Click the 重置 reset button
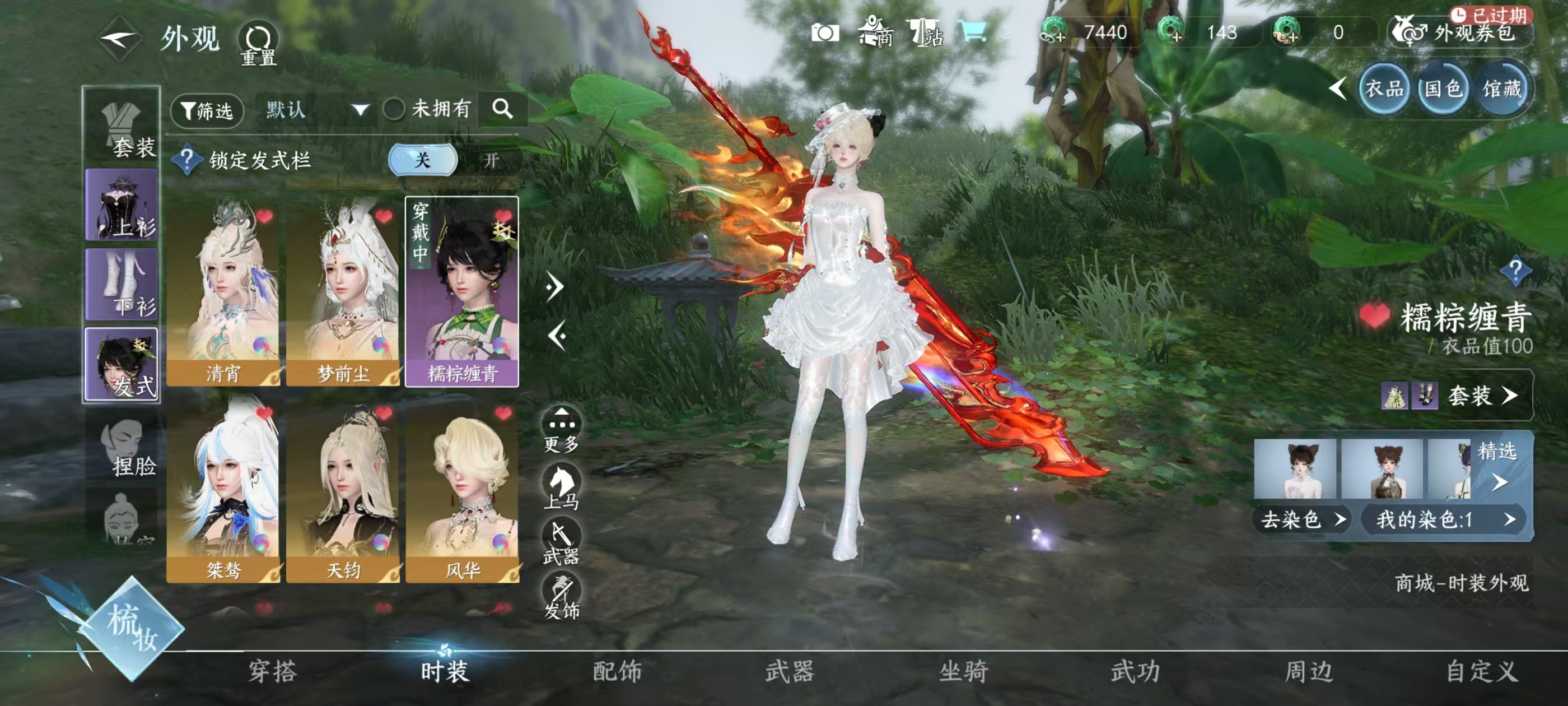The height and width of the screenshot is (706, 1568). (258, 43)
